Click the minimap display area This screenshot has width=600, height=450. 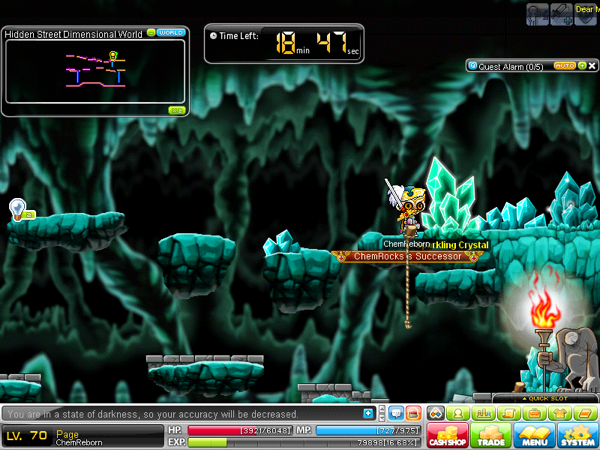pos(95,70)
